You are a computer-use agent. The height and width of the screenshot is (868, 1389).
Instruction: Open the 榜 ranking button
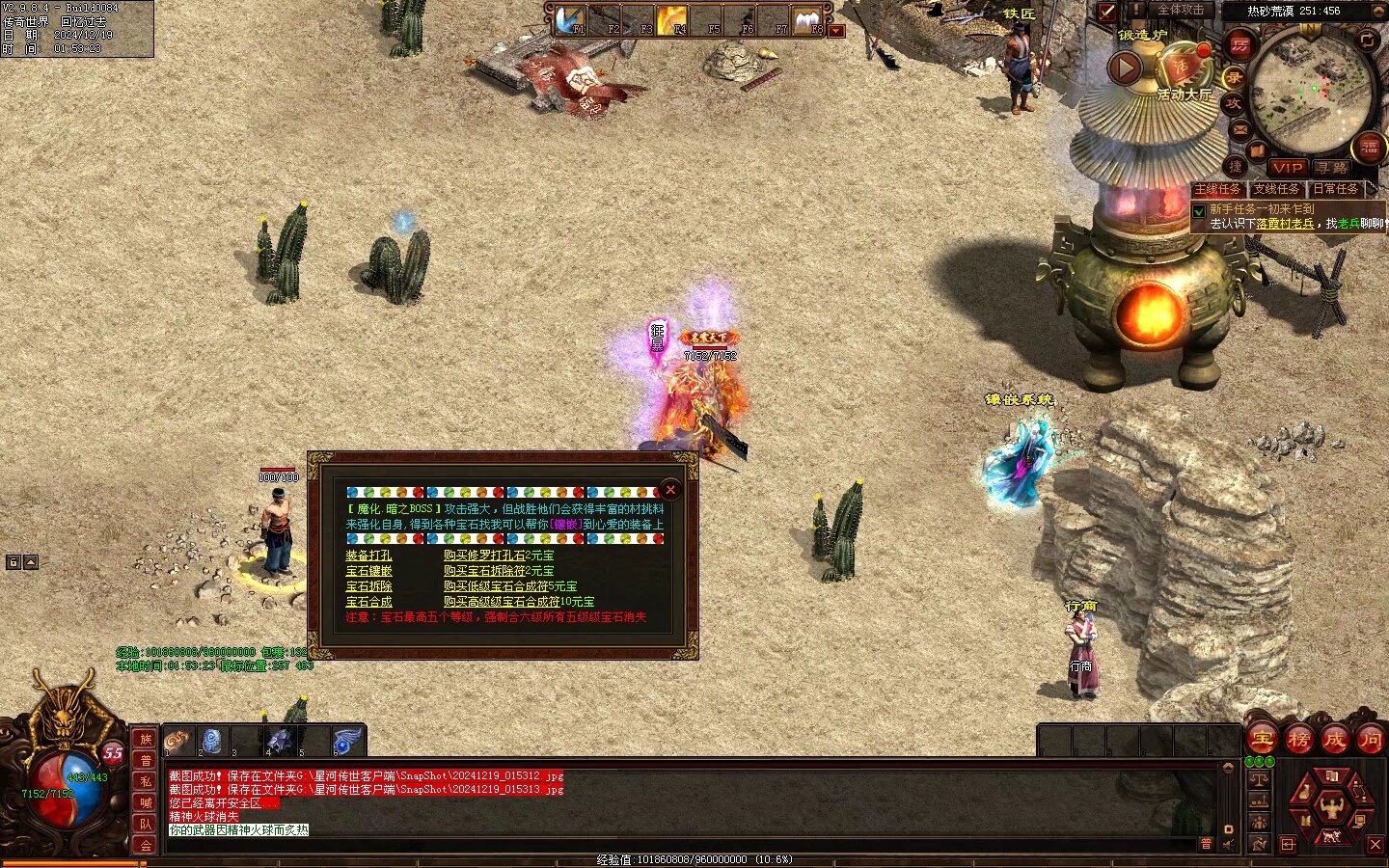(x=1298, y=740)
